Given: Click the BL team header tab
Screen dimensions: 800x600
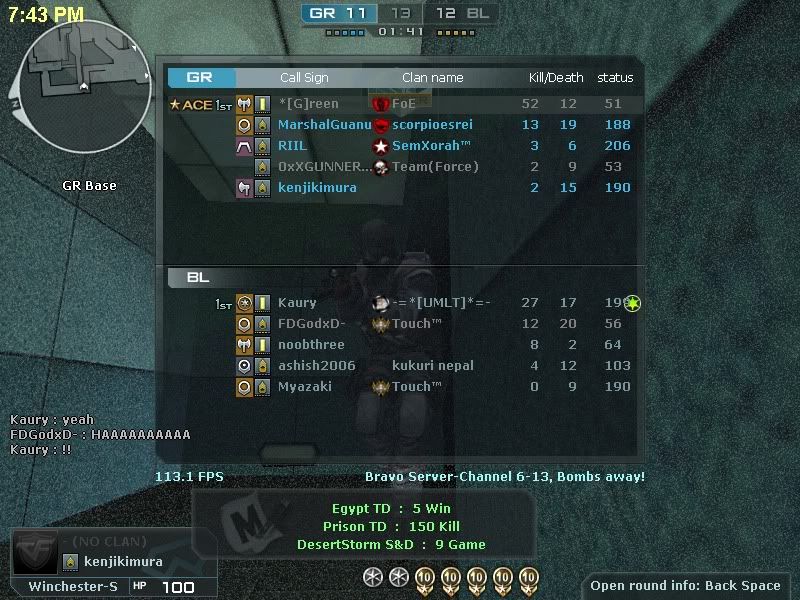Looking at the screenshot, I should pyautogui.click(x=198, y=277).
